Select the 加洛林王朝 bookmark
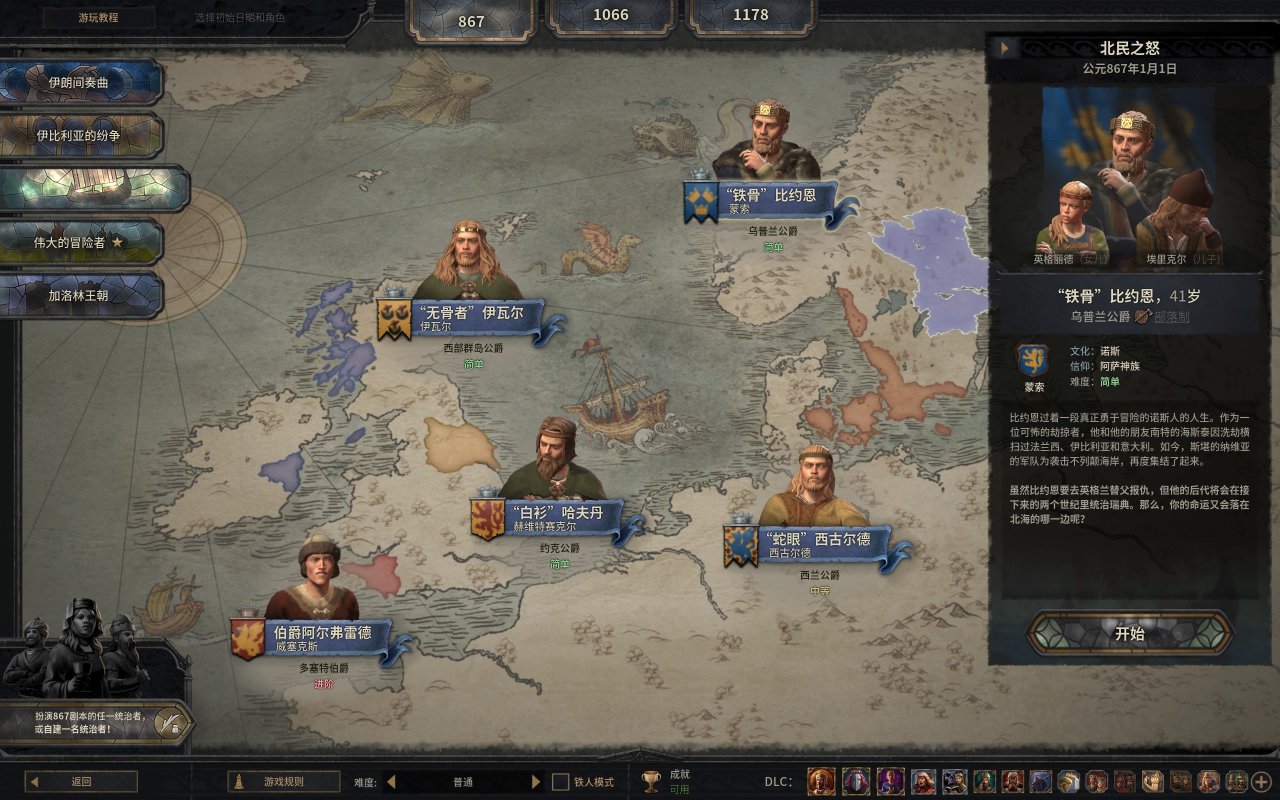This screenshot has height=800, width=1280. pos(80,296)
